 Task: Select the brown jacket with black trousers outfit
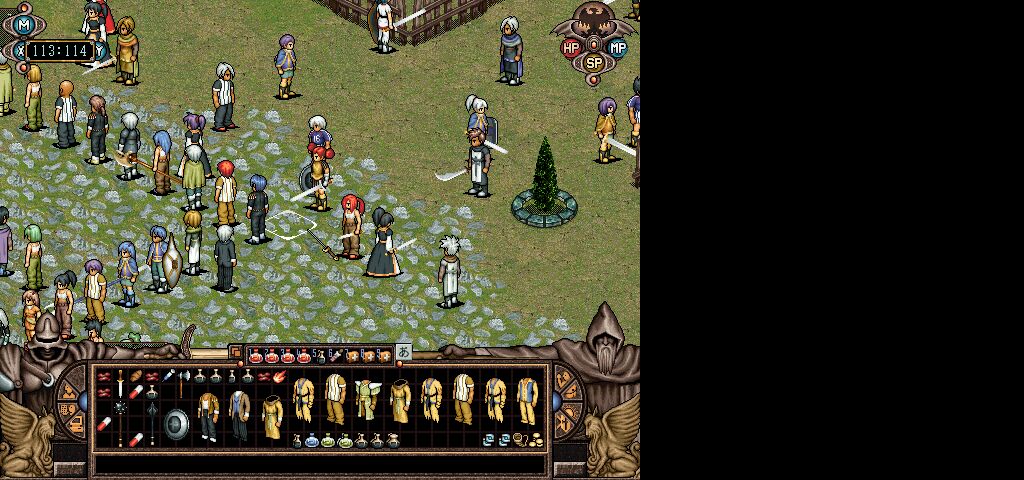(208, 414)
